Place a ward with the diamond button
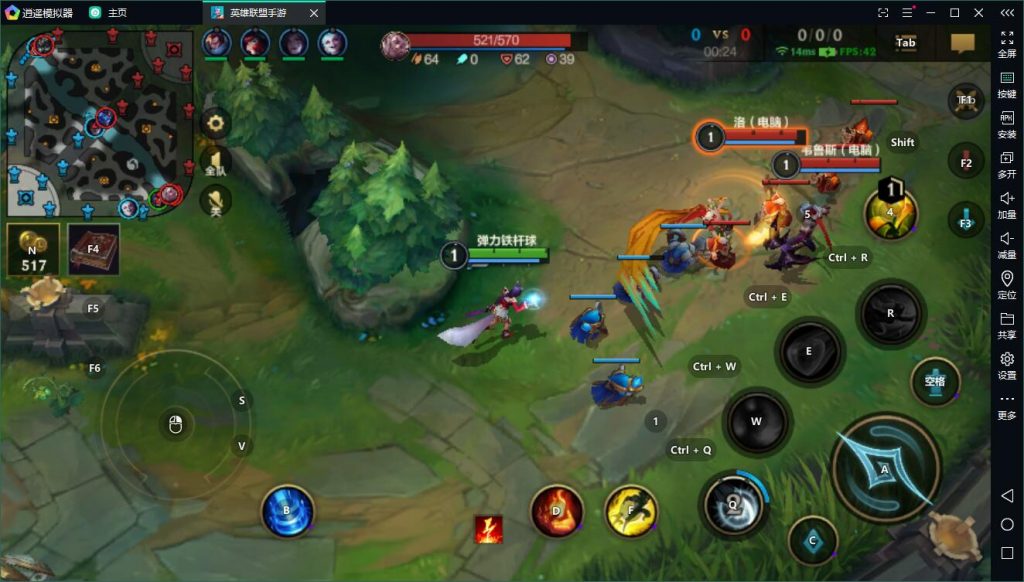This screenshot has height=582, width=1024. pyautogui.click(x=812, y=541)
